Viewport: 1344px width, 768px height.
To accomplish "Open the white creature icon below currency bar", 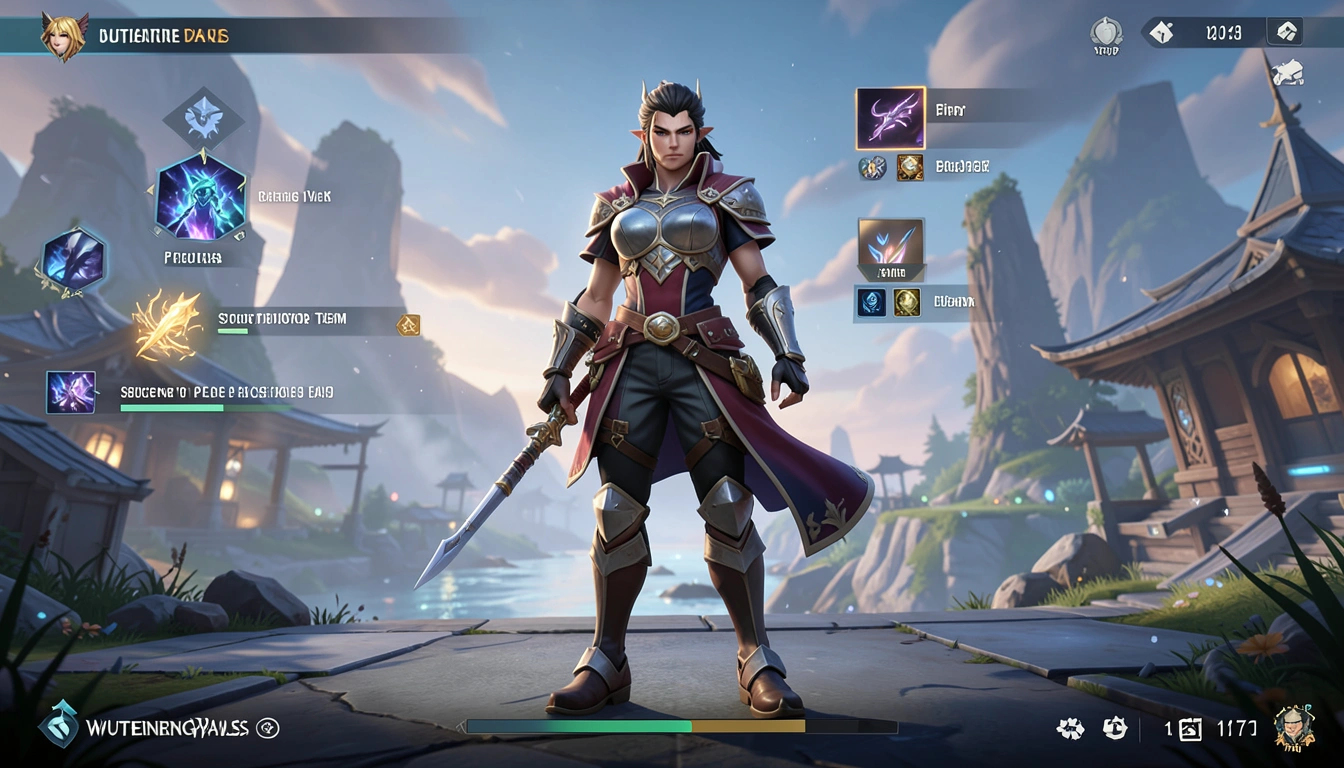I will (x=1287, y=72).
